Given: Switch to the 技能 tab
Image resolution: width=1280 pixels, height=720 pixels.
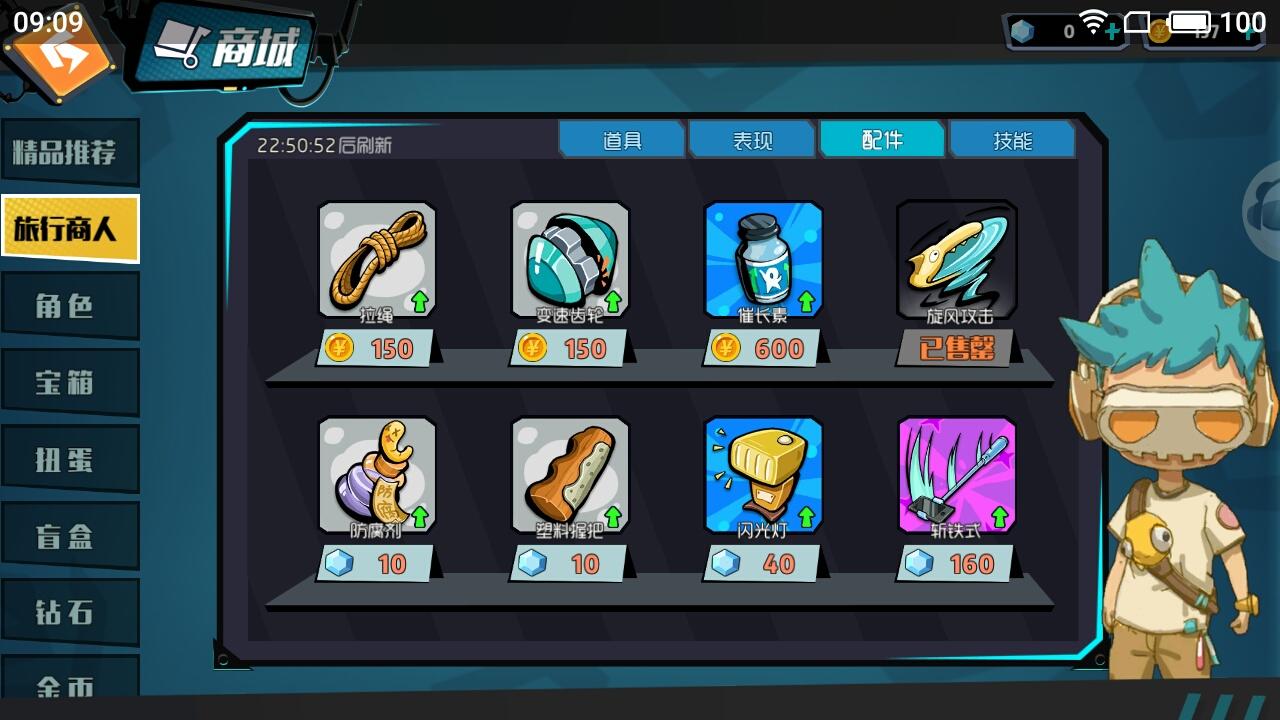Looking at the screenshot, I should click(1013, 139).
